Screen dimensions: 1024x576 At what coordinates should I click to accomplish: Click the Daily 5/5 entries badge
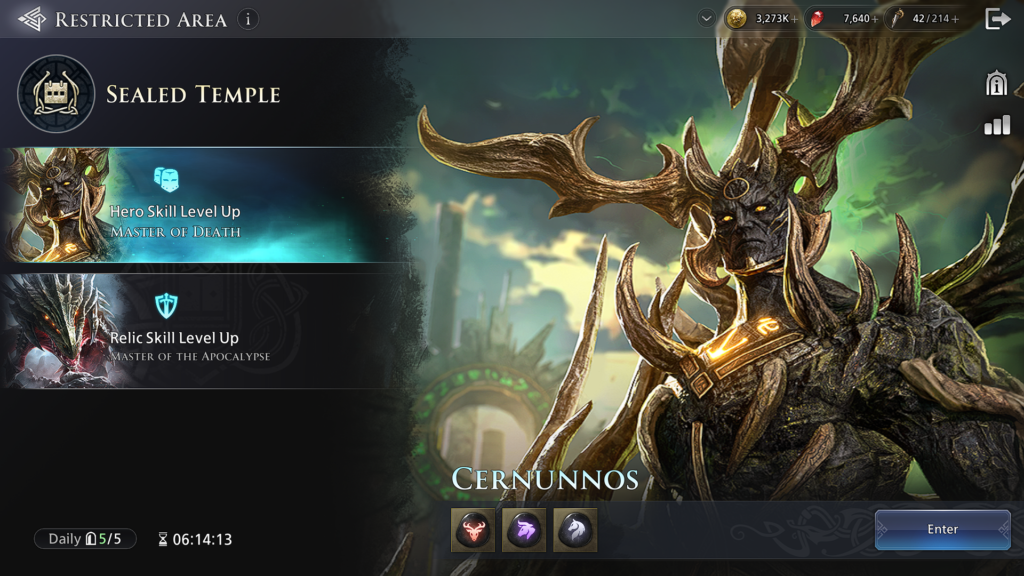[85, 539]
